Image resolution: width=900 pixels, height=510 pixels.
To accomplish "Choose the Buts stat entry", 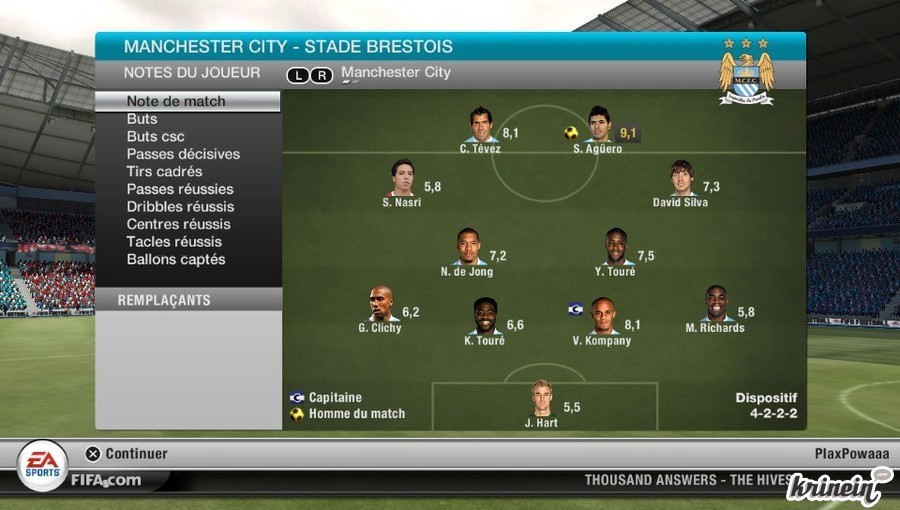I will [142, 119].
